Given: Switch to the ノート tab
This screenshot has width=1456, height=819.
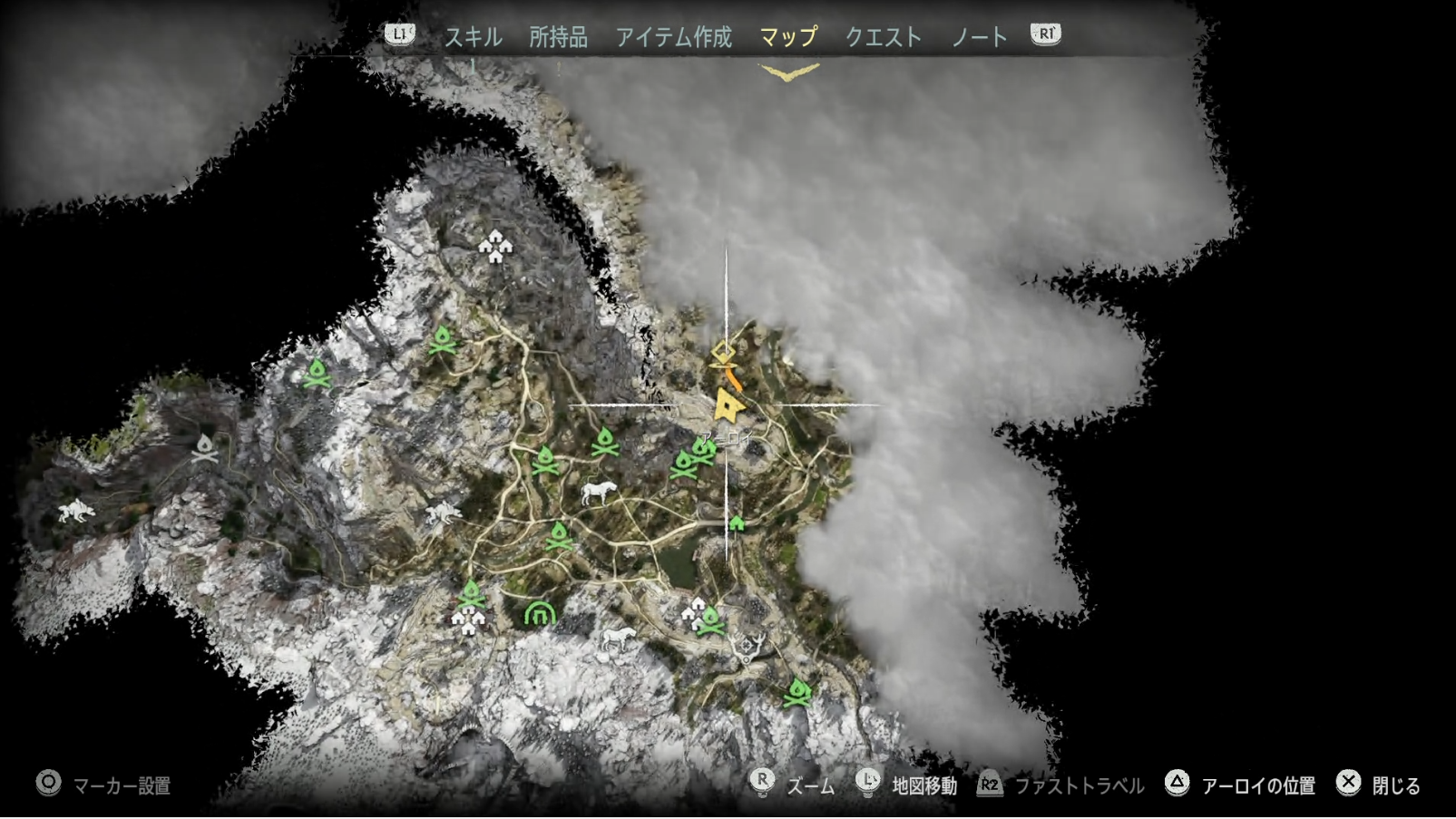Looking at the screenshot, I should click(x=979, y=37).
